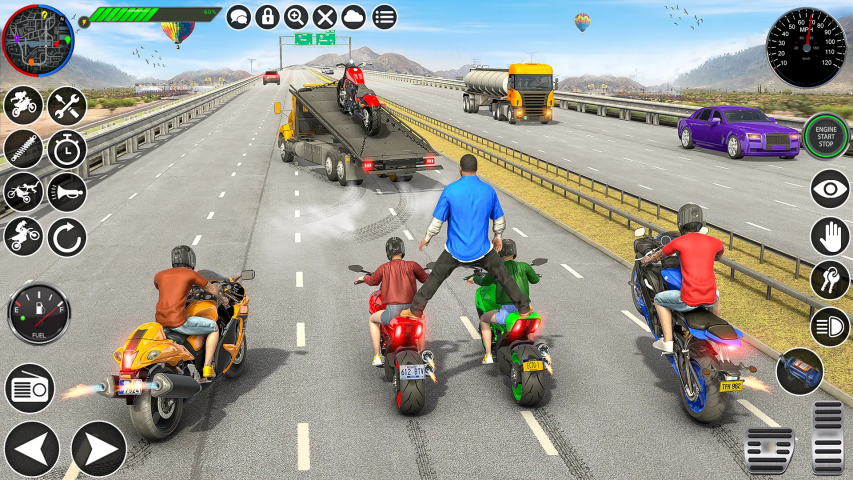Change weather with the cloud icon
Viewport: 853px width, 480px height.
tap(354, 17)
